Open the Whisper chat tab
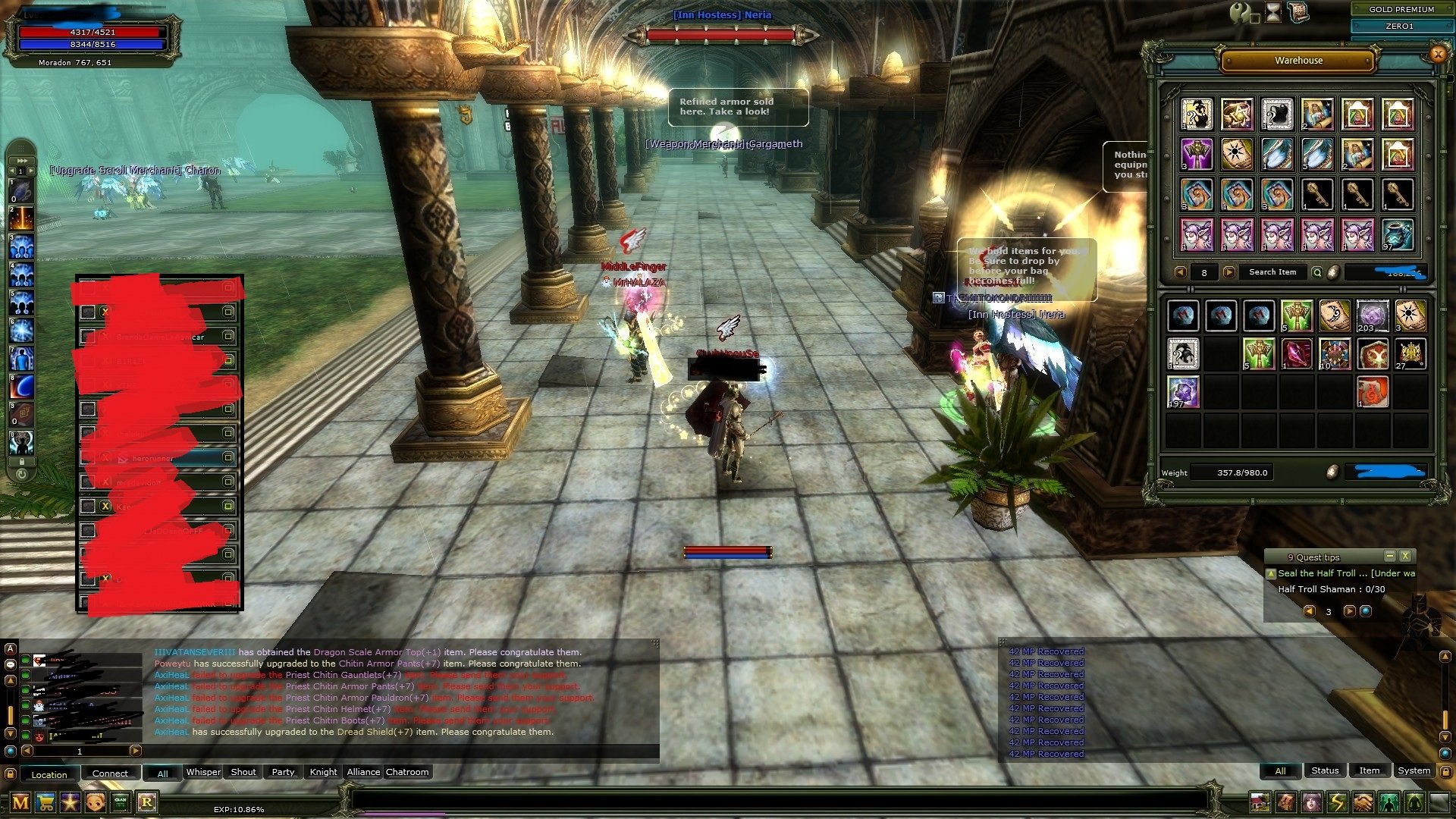1456x819 pixels. click(203, 772)
